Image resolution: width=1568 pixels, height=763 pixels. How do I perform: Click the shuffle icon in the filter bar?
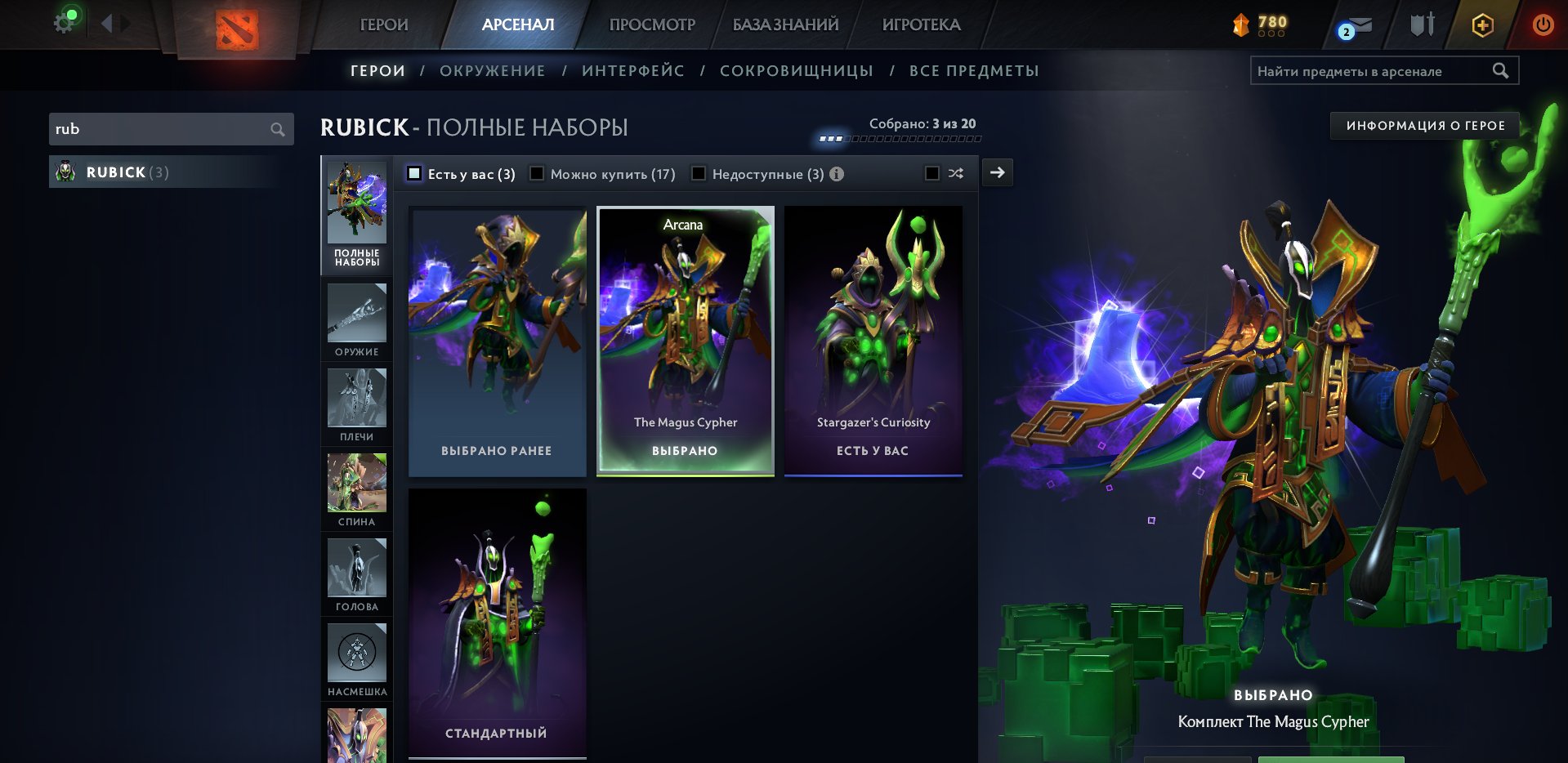[x=956, y=173]
